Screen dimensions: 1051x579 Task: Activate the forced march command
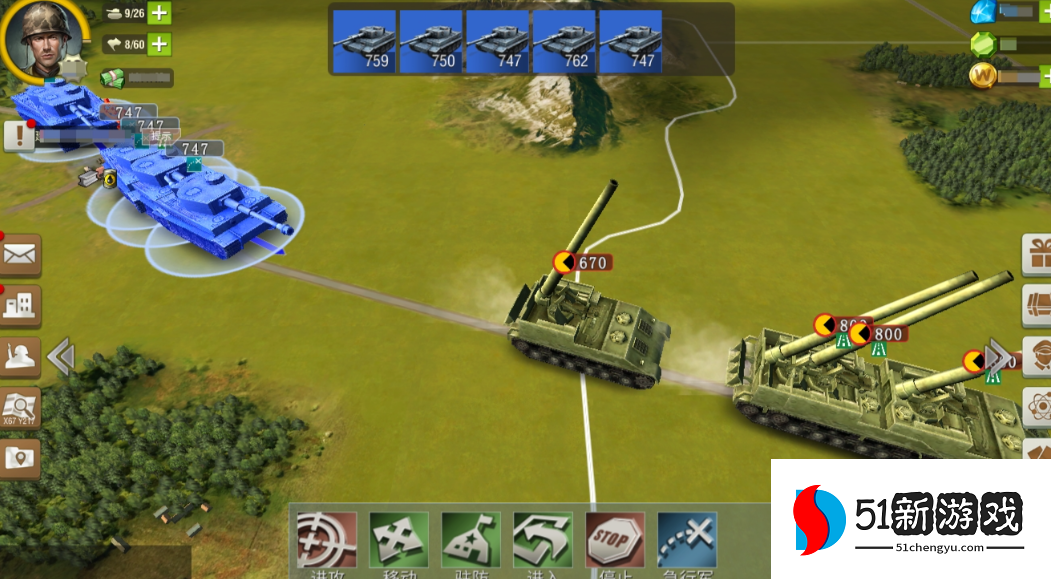tap(688, 543)
